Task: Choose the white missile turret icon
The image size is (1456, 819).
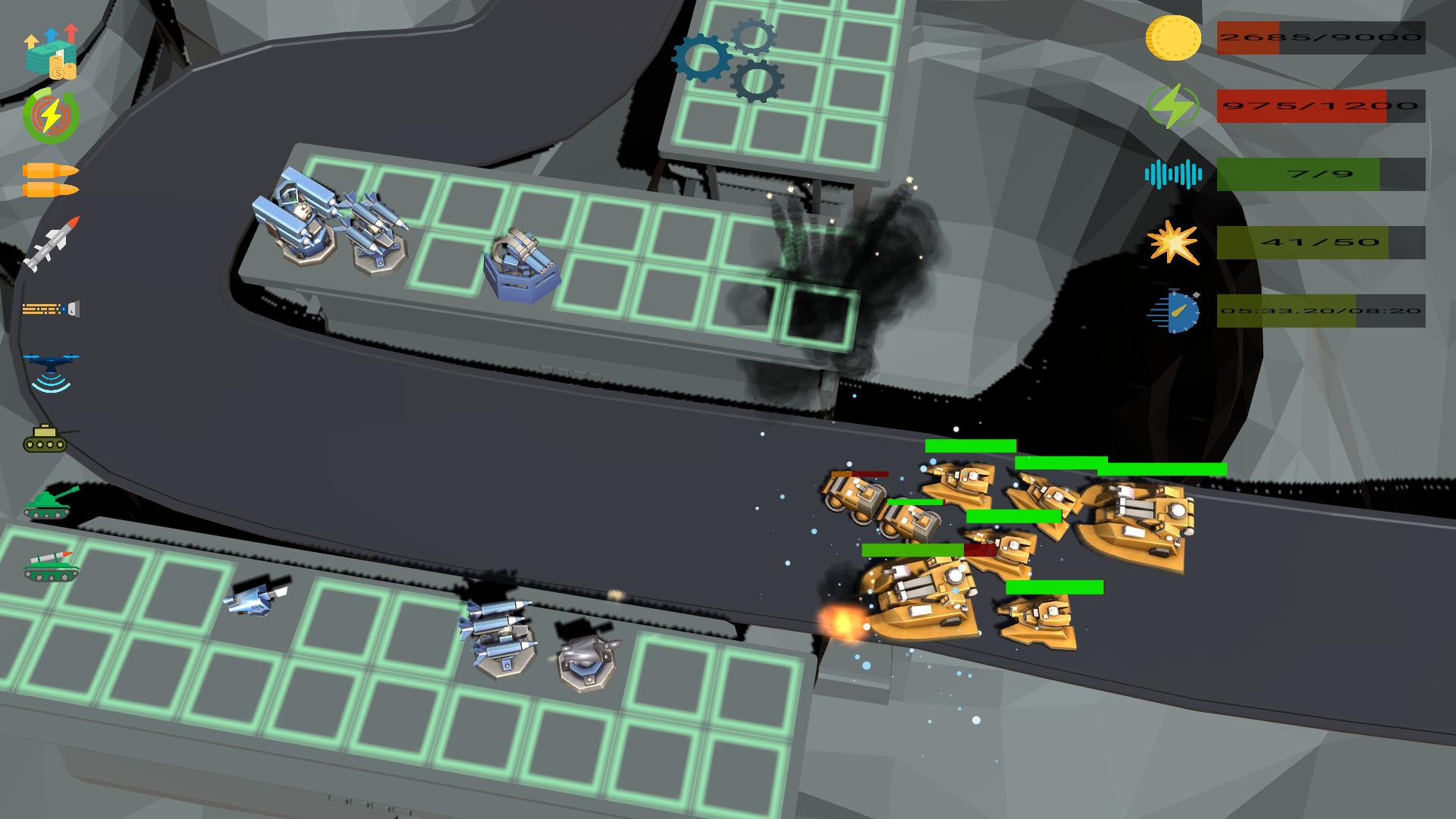Action: point(51,244)
